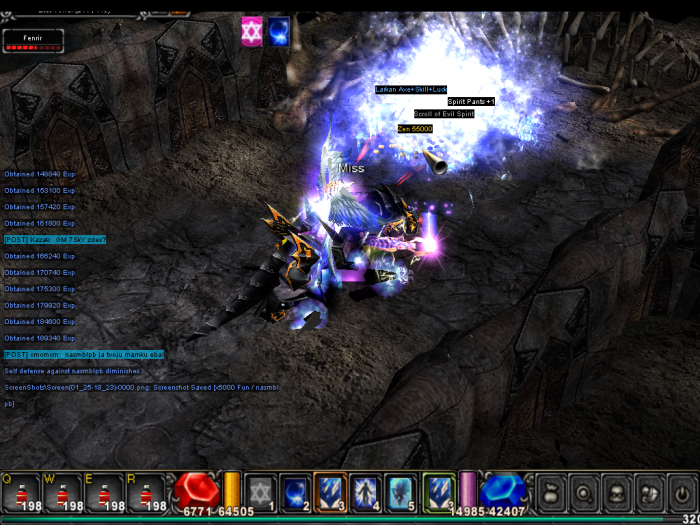This screenshot has height=525, width=700.
Task: Activate the icy figure skill in slot 5
Action: pos(401,490)
